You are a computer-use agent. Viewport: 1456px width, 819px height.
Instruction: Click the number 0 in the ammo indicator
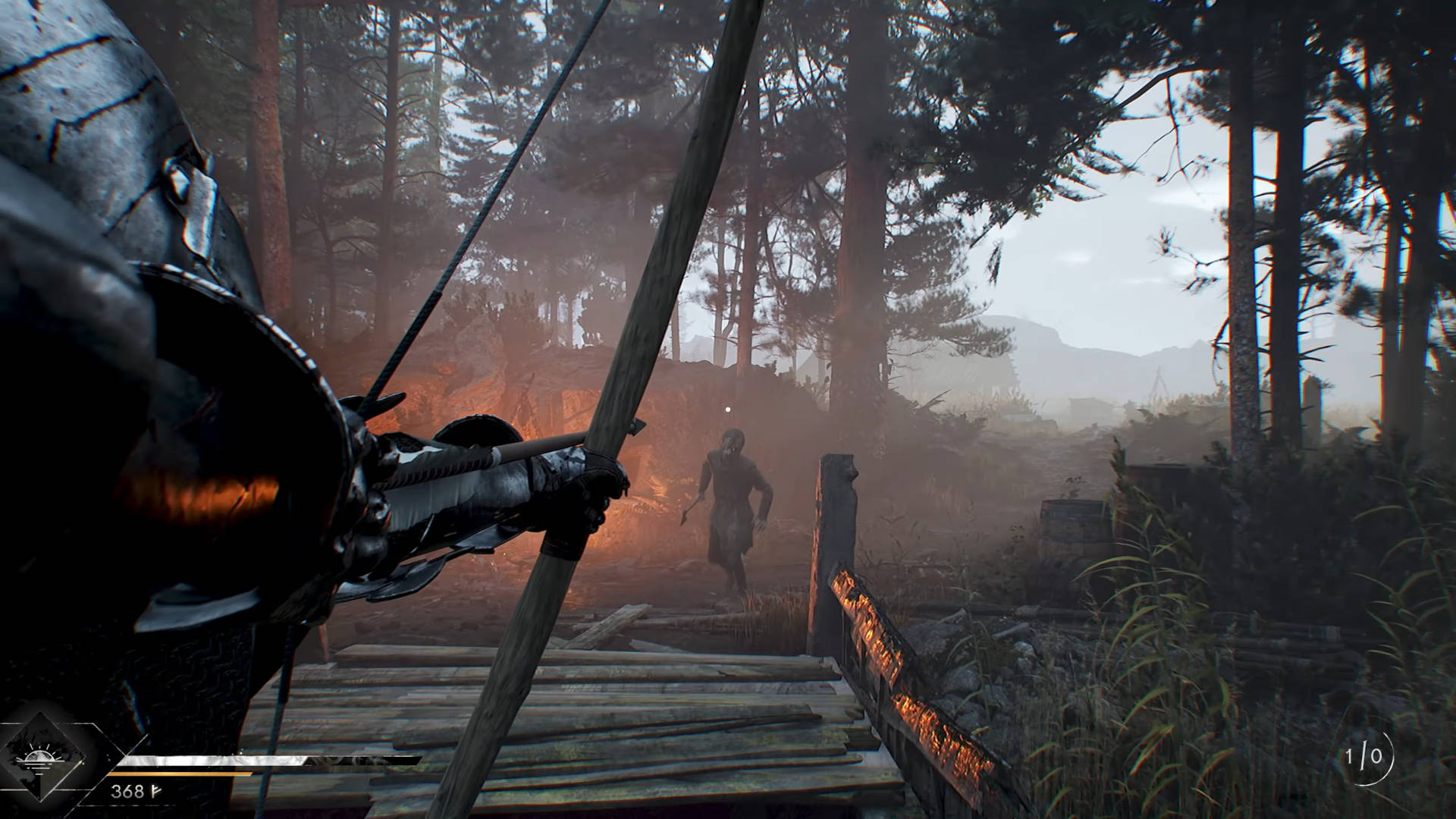tap(1376, 756)
